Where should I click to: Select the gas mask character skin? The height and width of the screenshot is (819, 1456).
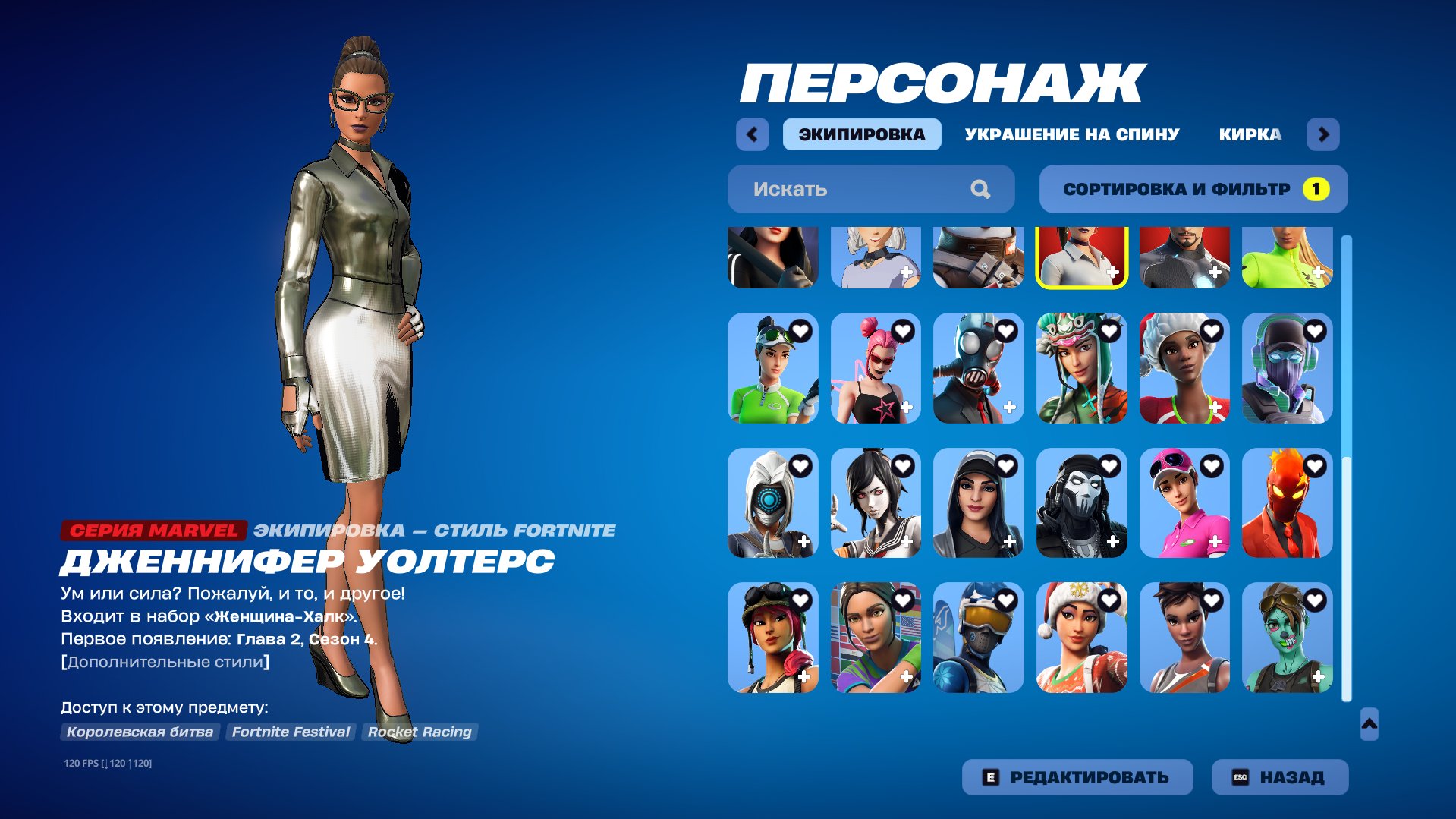[x=979, y=372]
